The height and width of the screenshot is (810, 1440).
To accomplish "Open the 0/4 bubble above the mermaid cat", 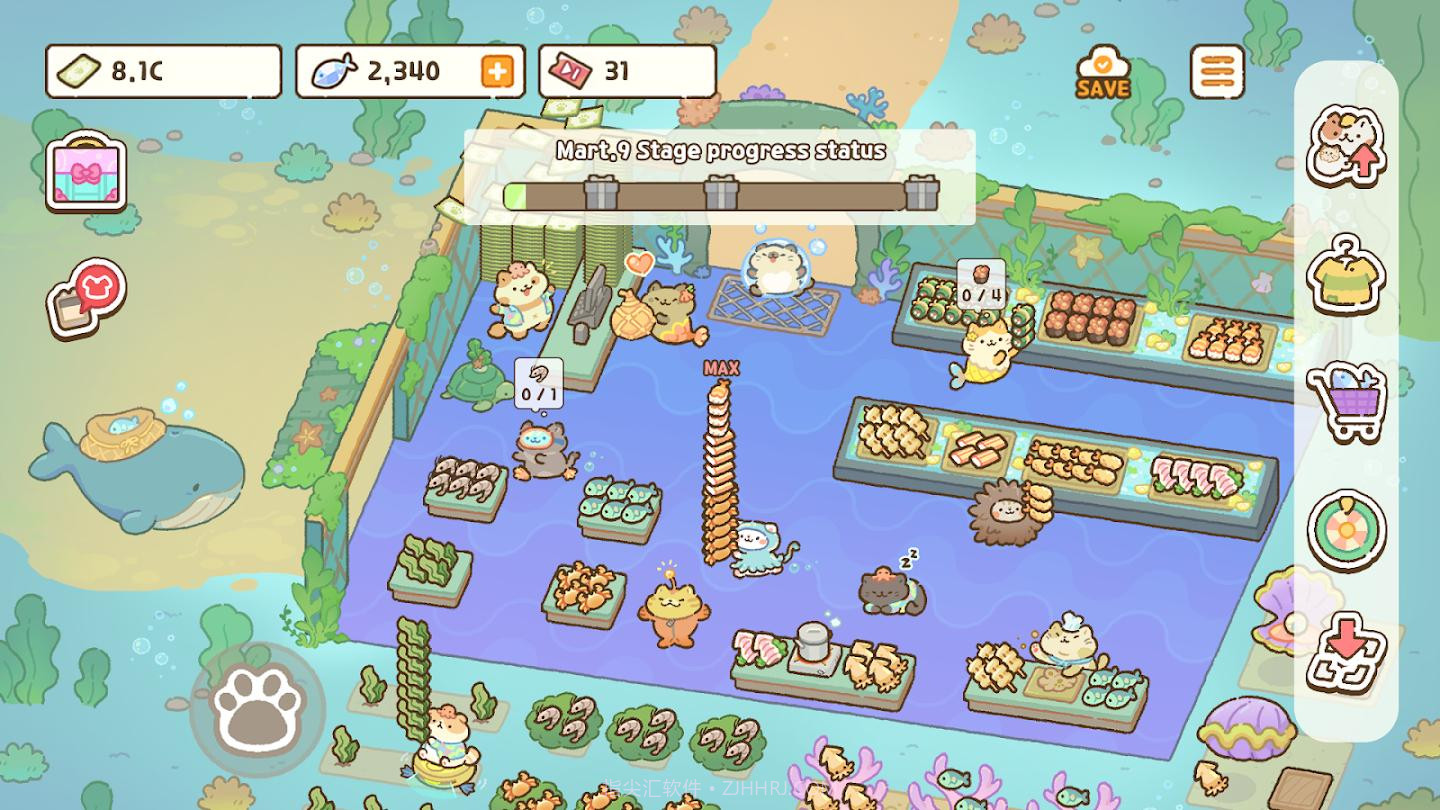I will tap(979, 284).
